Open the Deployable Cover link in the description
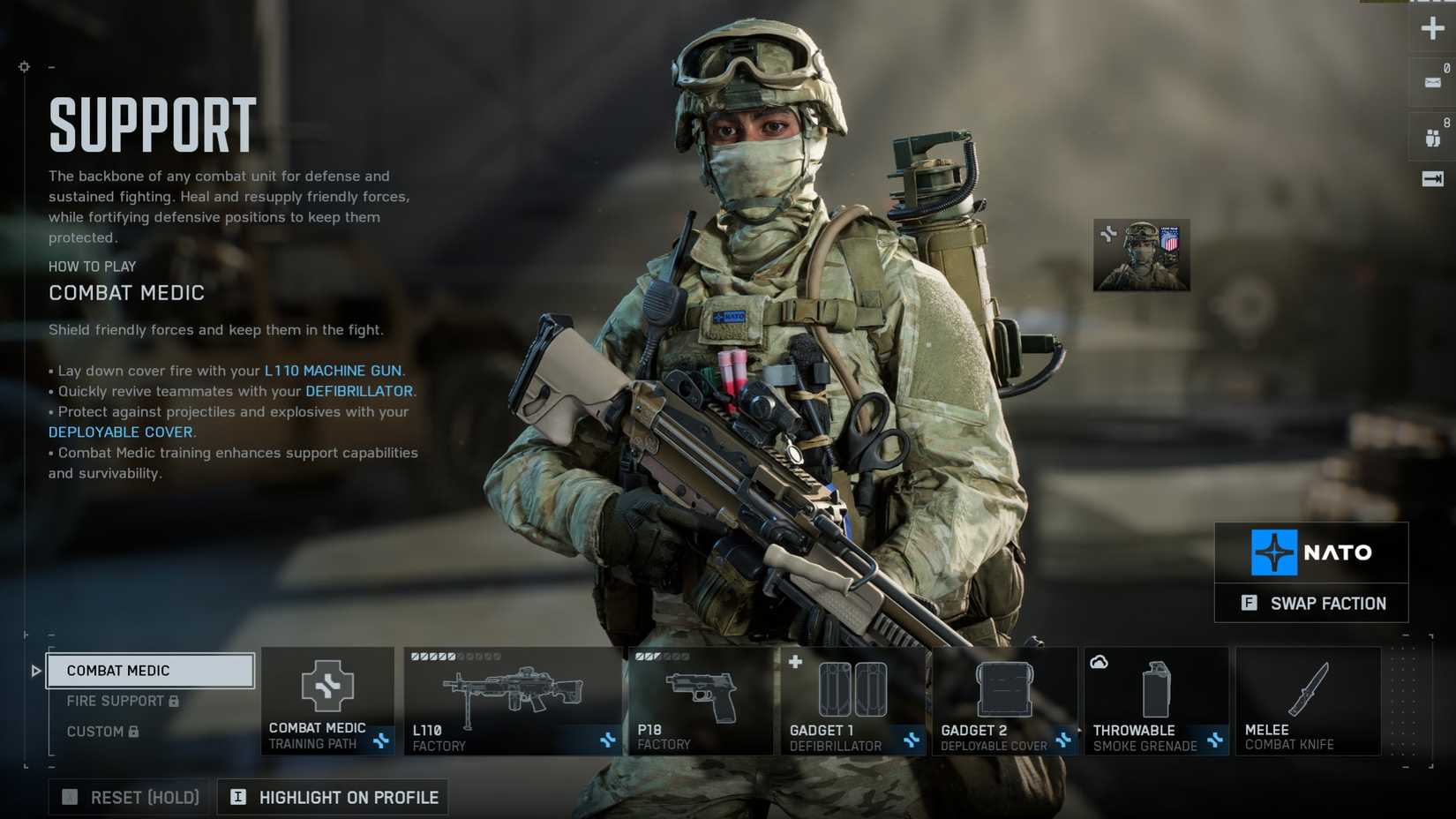 (x=121, y=432)
